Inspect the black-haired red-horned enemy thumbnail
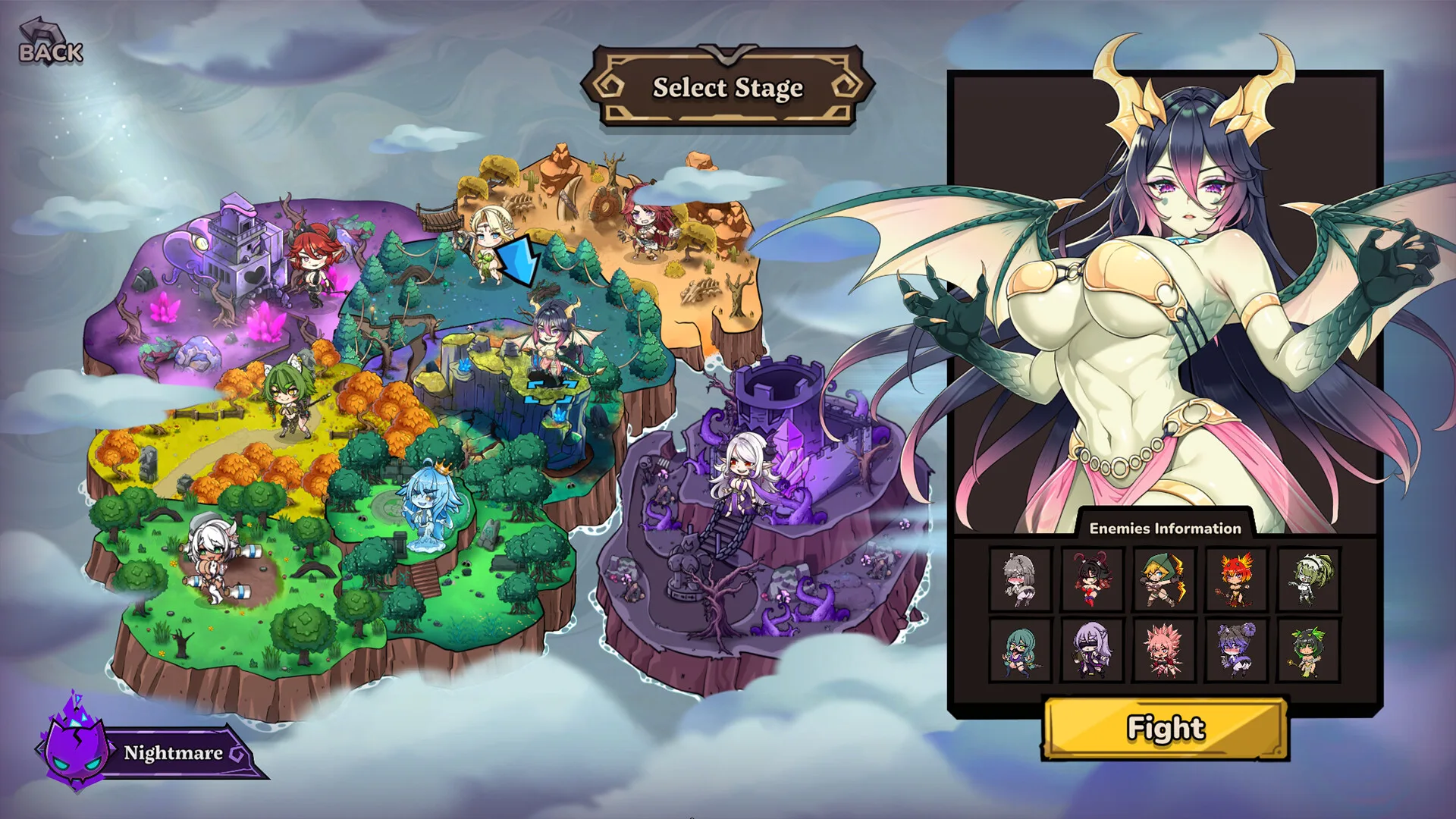The height and width of the screenshot is (819, 1456). click(x=1092, y=579)
